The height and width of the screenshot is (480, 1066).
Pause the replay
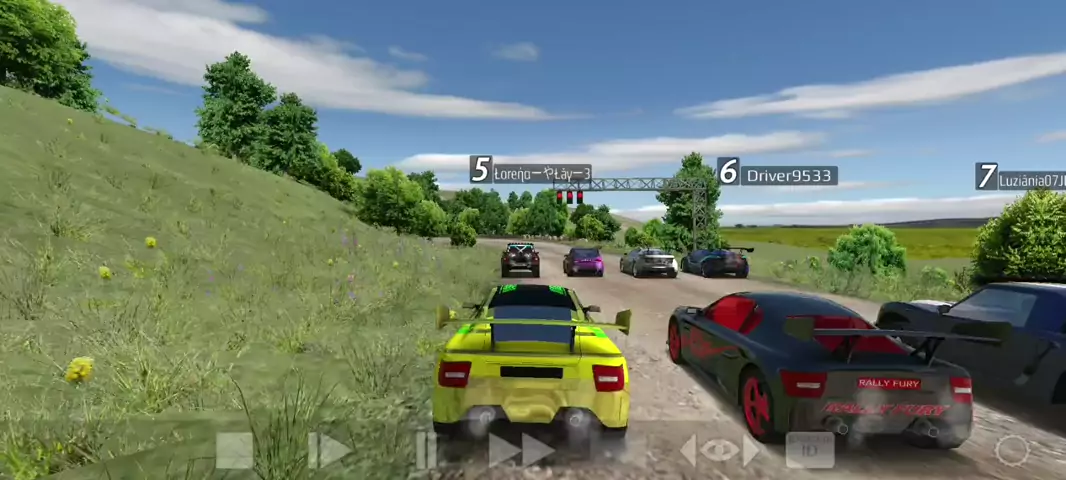[x=426, y=451]
